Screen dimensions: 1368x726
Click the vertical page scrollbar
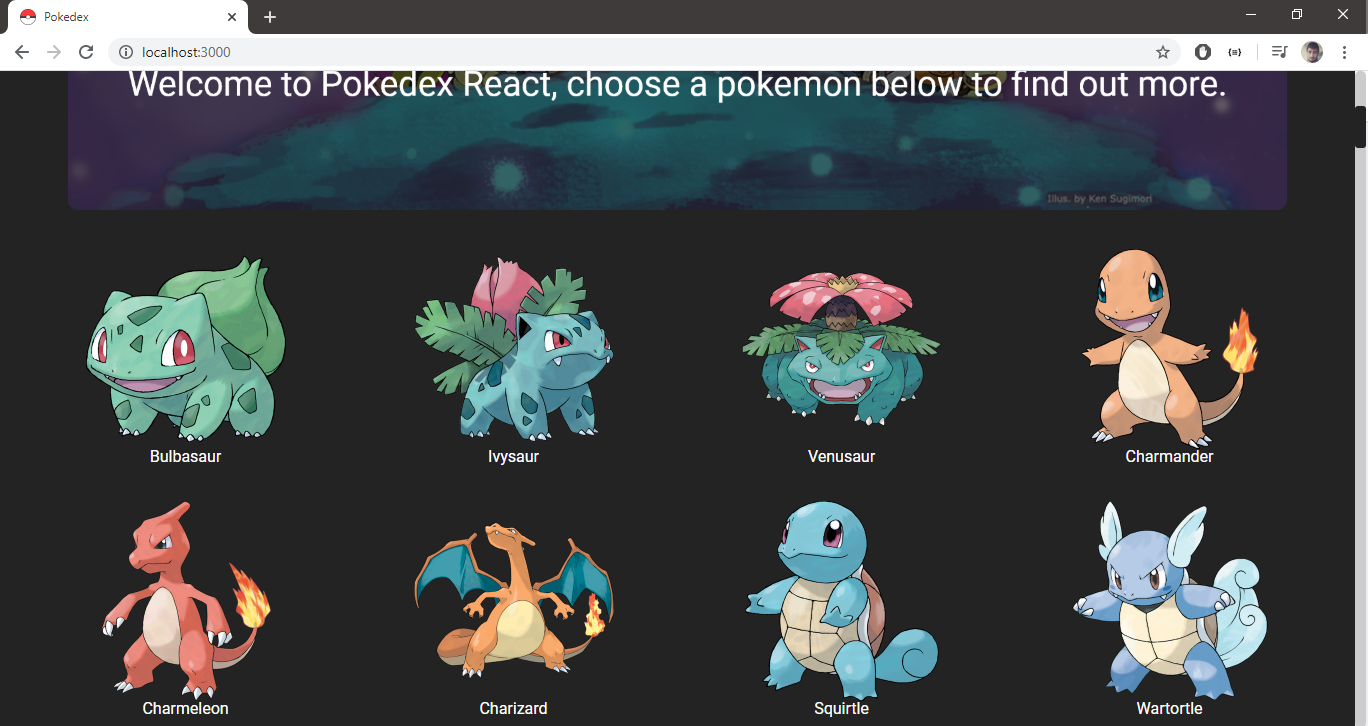pos(1360,126)
